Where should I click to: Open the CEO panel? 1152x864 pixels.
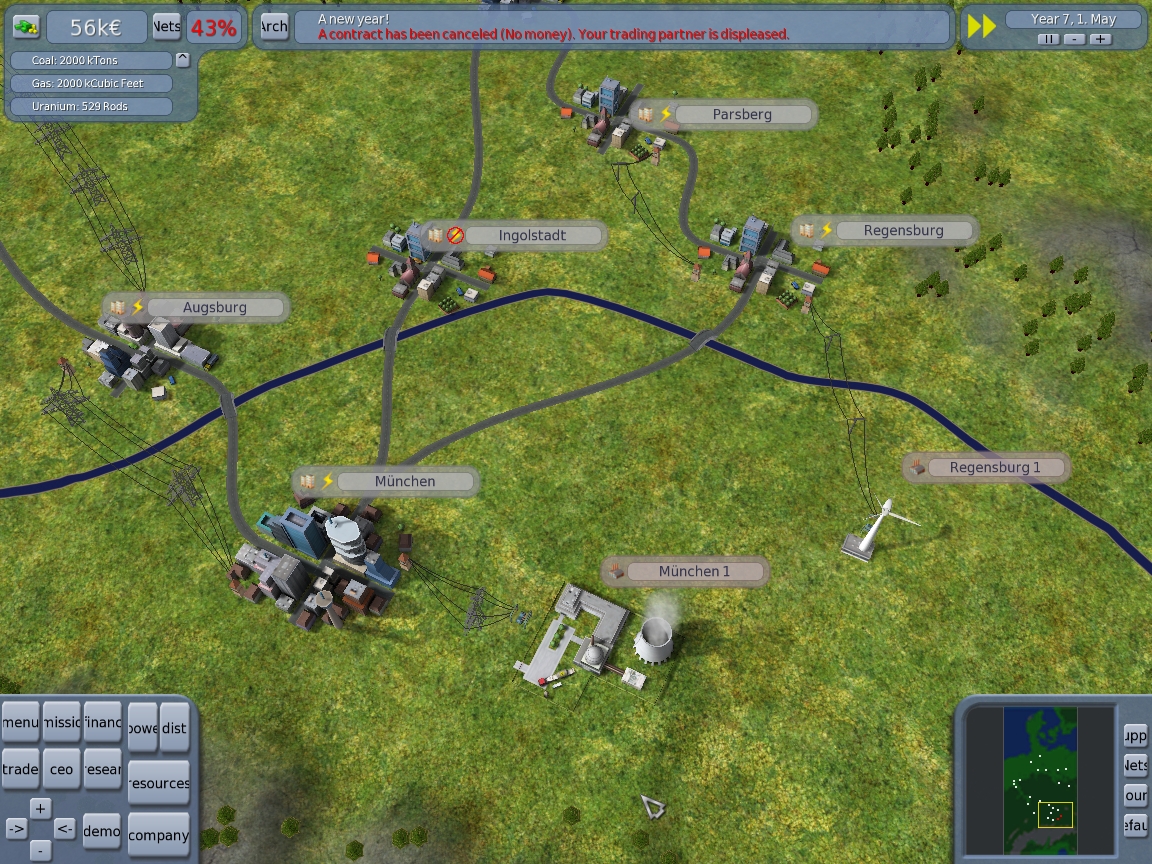[61, 769]
